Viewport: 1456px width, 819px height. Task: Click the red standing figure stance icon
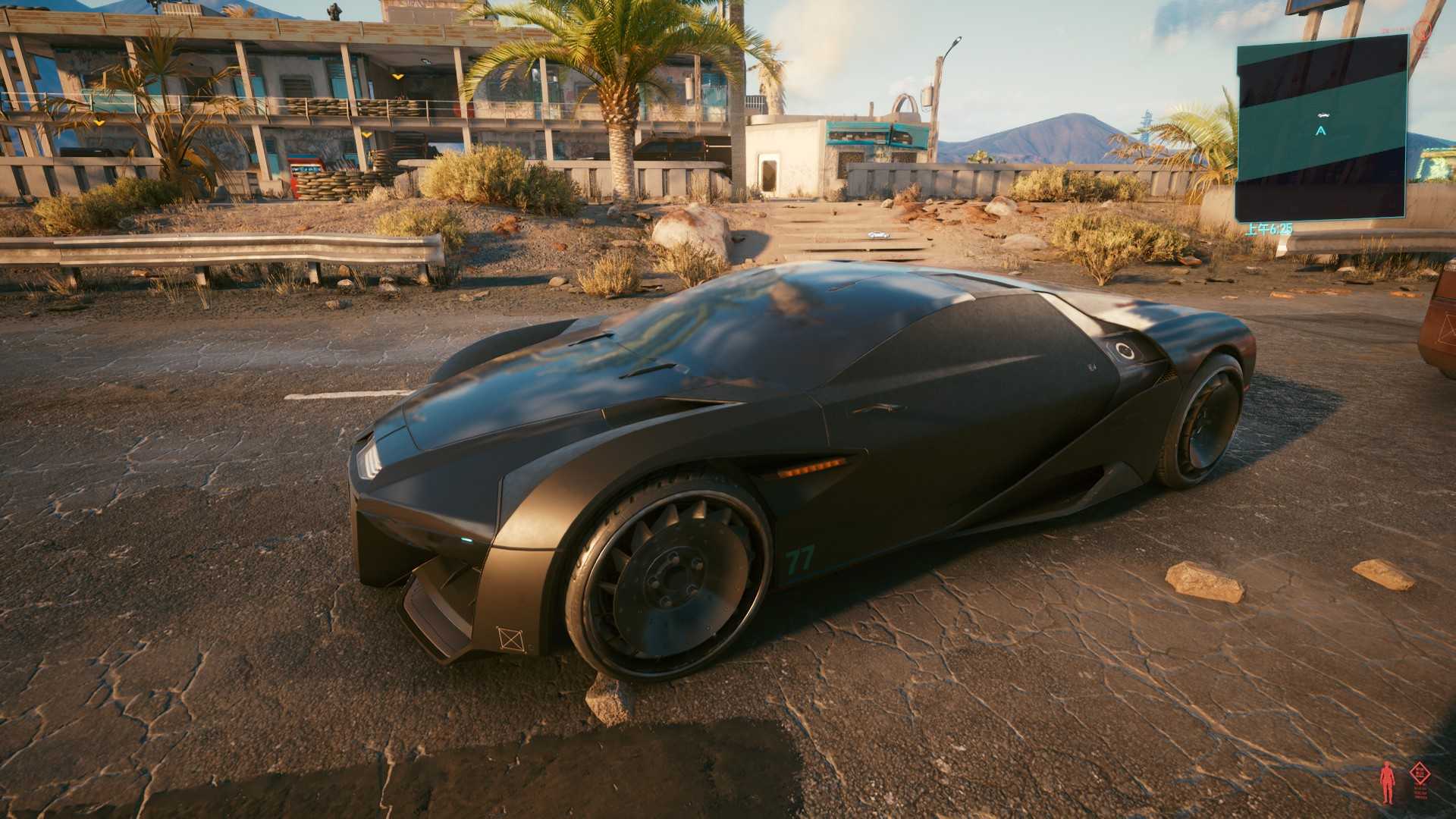click(x=1389, y=782)
